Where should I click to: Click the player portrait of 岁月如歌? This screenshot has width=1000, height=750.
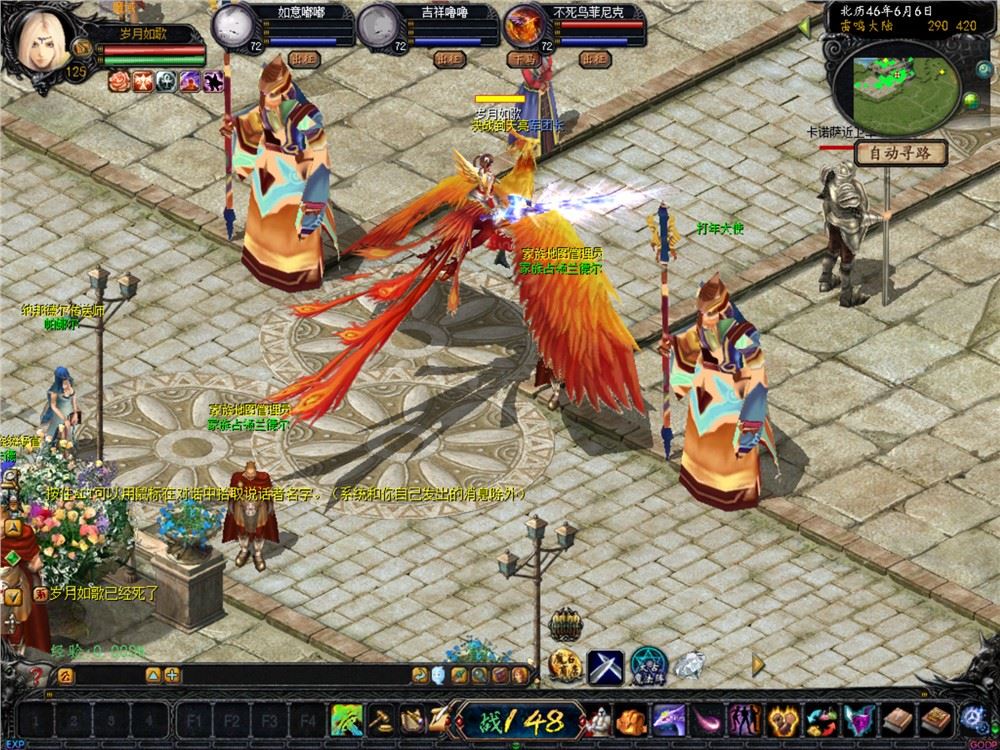[x=37, y=38]
